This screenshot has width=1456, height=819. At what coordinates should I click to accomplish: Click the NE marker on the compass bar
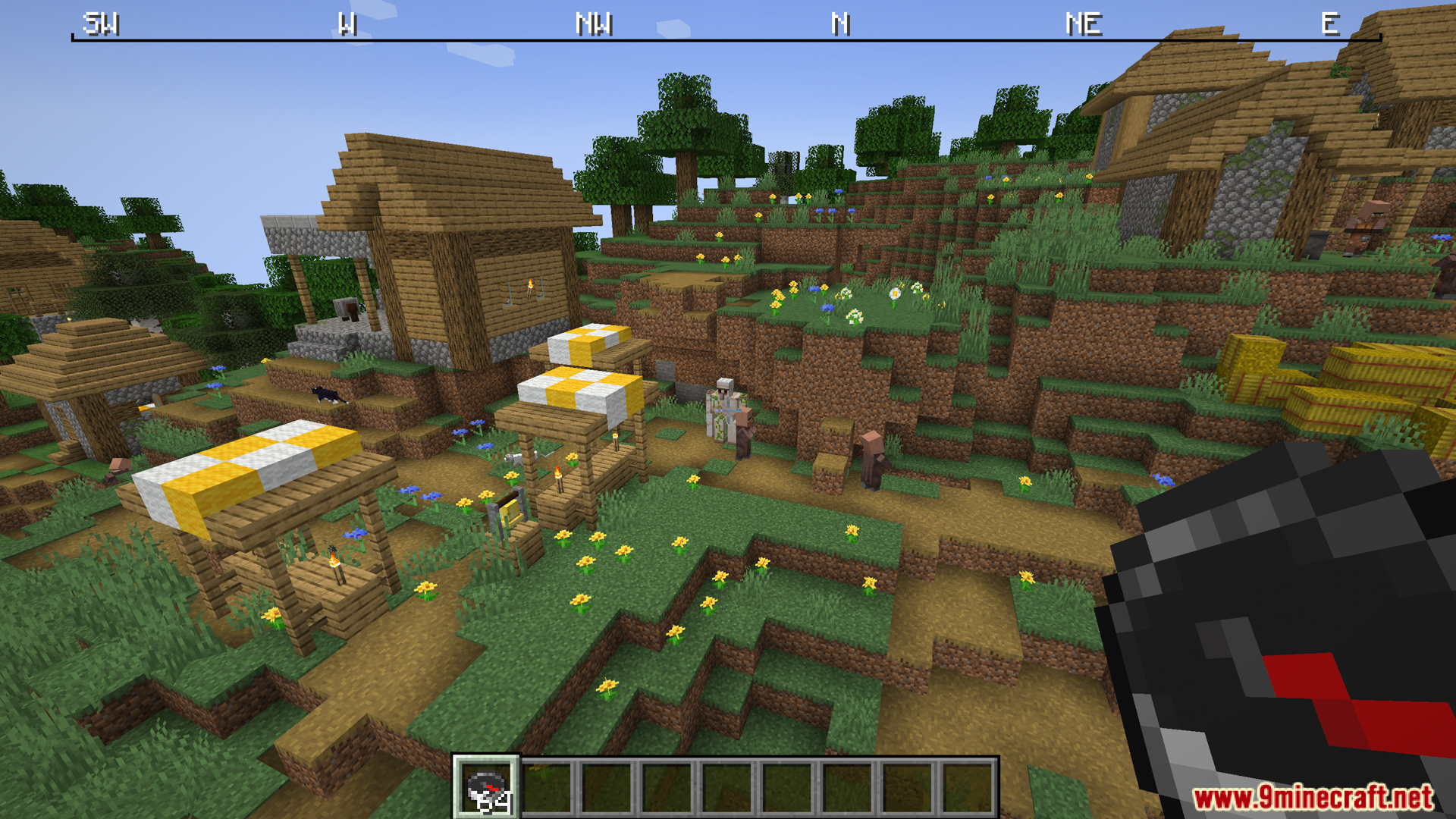pos(1083,23)
